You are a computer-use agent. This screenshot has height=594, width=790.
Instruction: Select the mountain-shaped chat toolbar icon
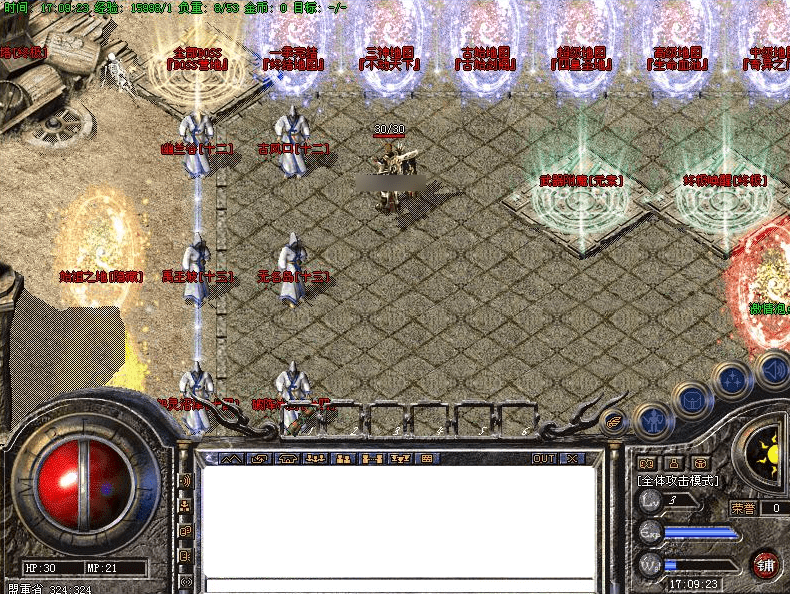point(231,459)
